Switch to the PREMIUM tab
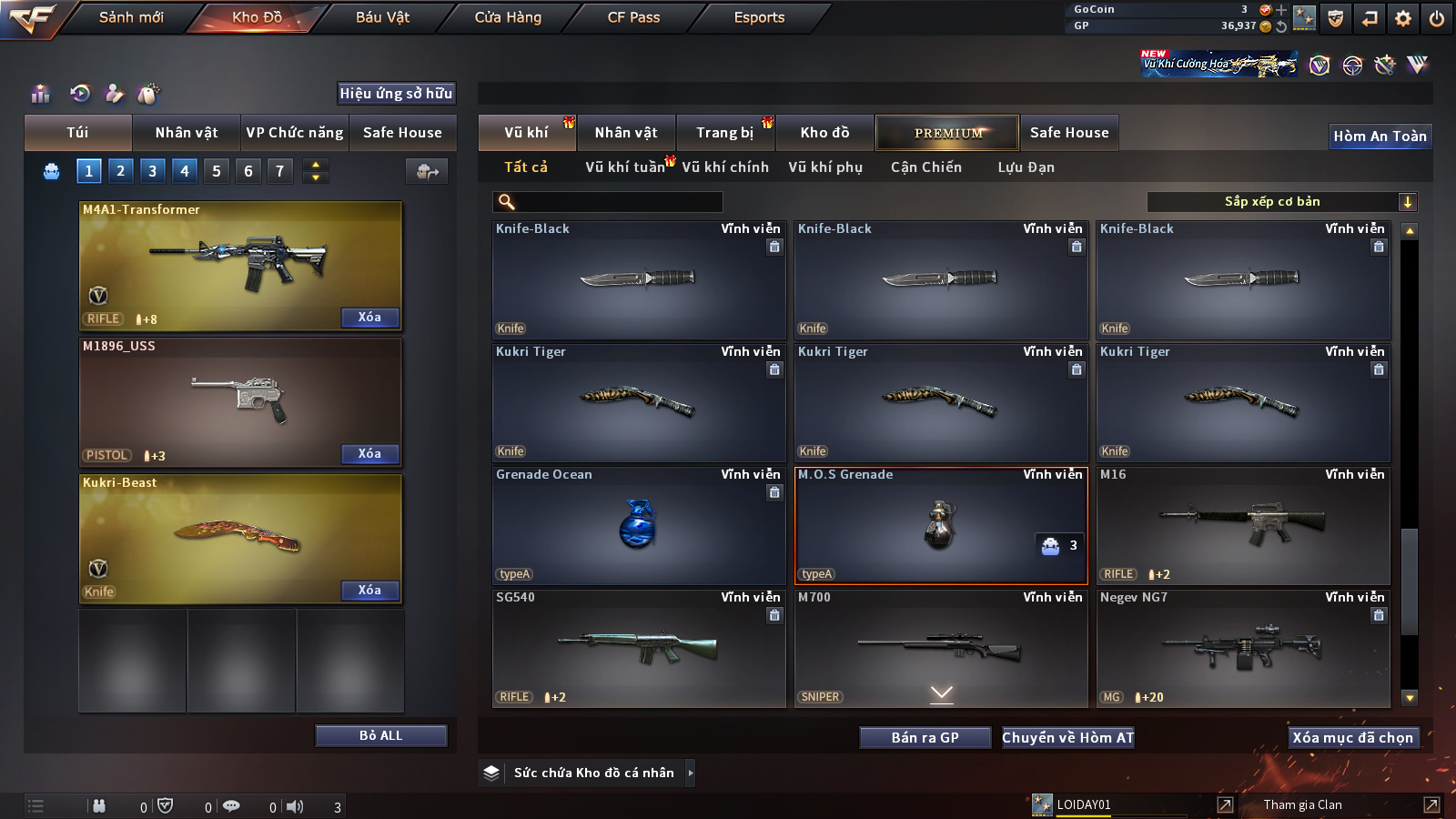The height and width of the screenshot is (819, 1456). tap(947, 133)
